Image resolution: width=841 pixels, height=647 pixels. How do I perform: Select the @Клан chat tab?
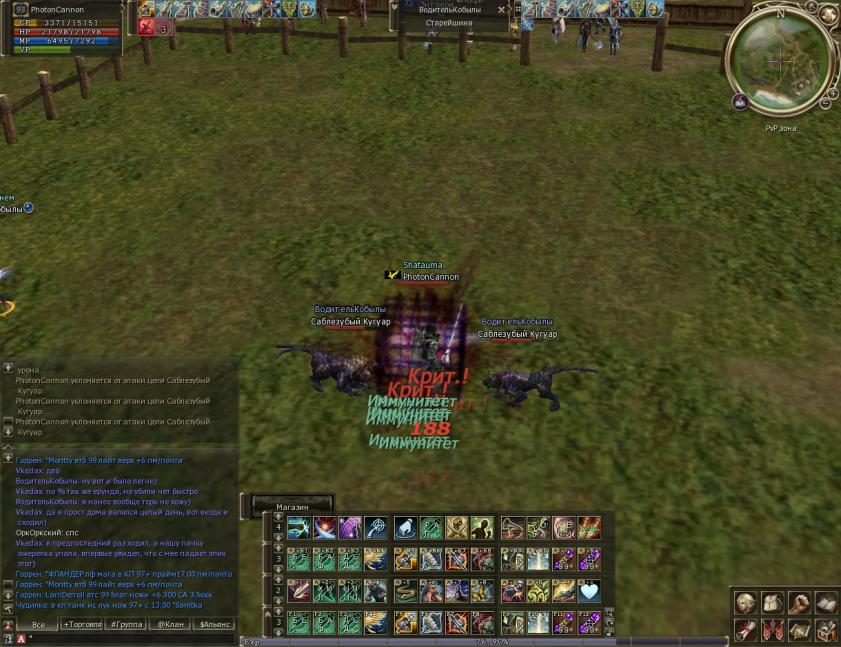[x=169, y=624]
